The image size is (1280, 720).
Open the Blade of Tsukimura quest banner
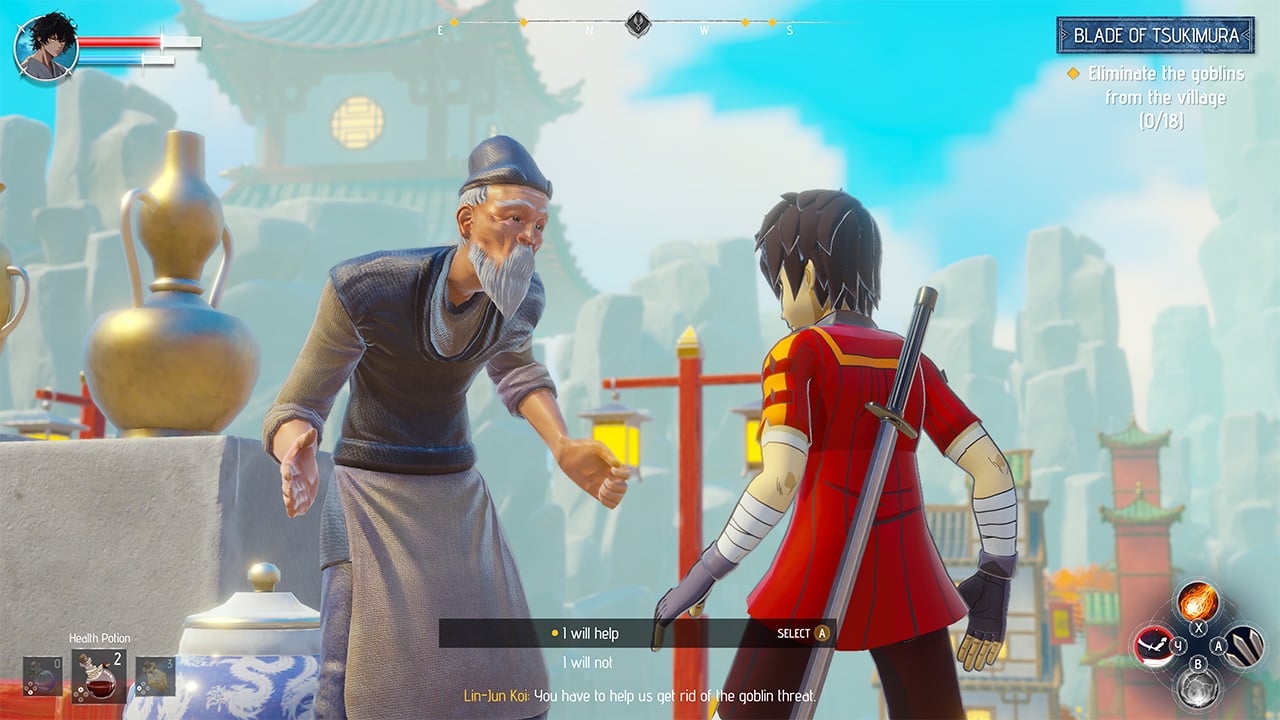pyautogui.click(x=1155, y=36)
